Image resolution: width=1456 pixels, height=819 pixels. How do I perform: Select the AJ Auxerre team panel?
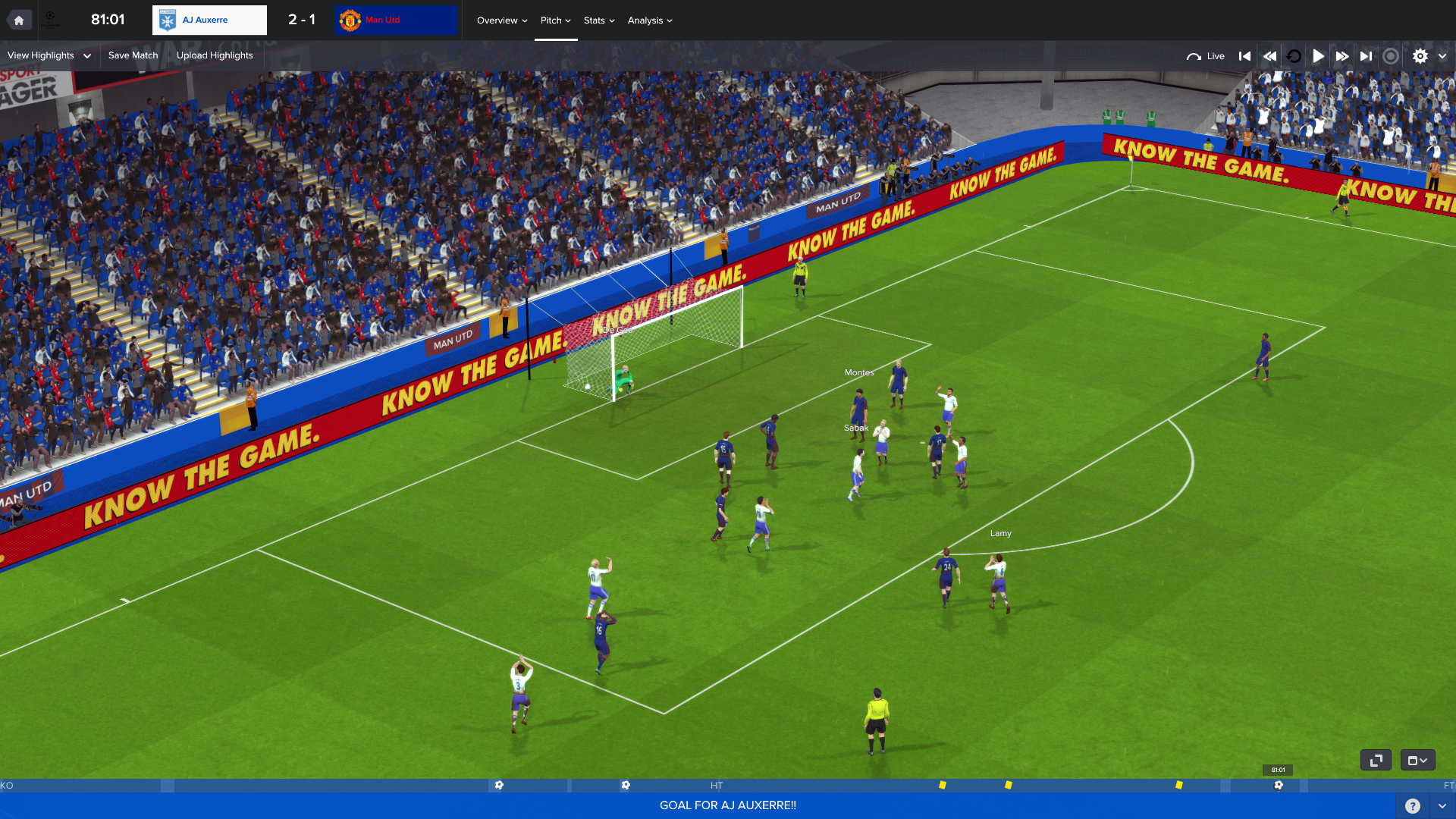(x=209, y=20)
